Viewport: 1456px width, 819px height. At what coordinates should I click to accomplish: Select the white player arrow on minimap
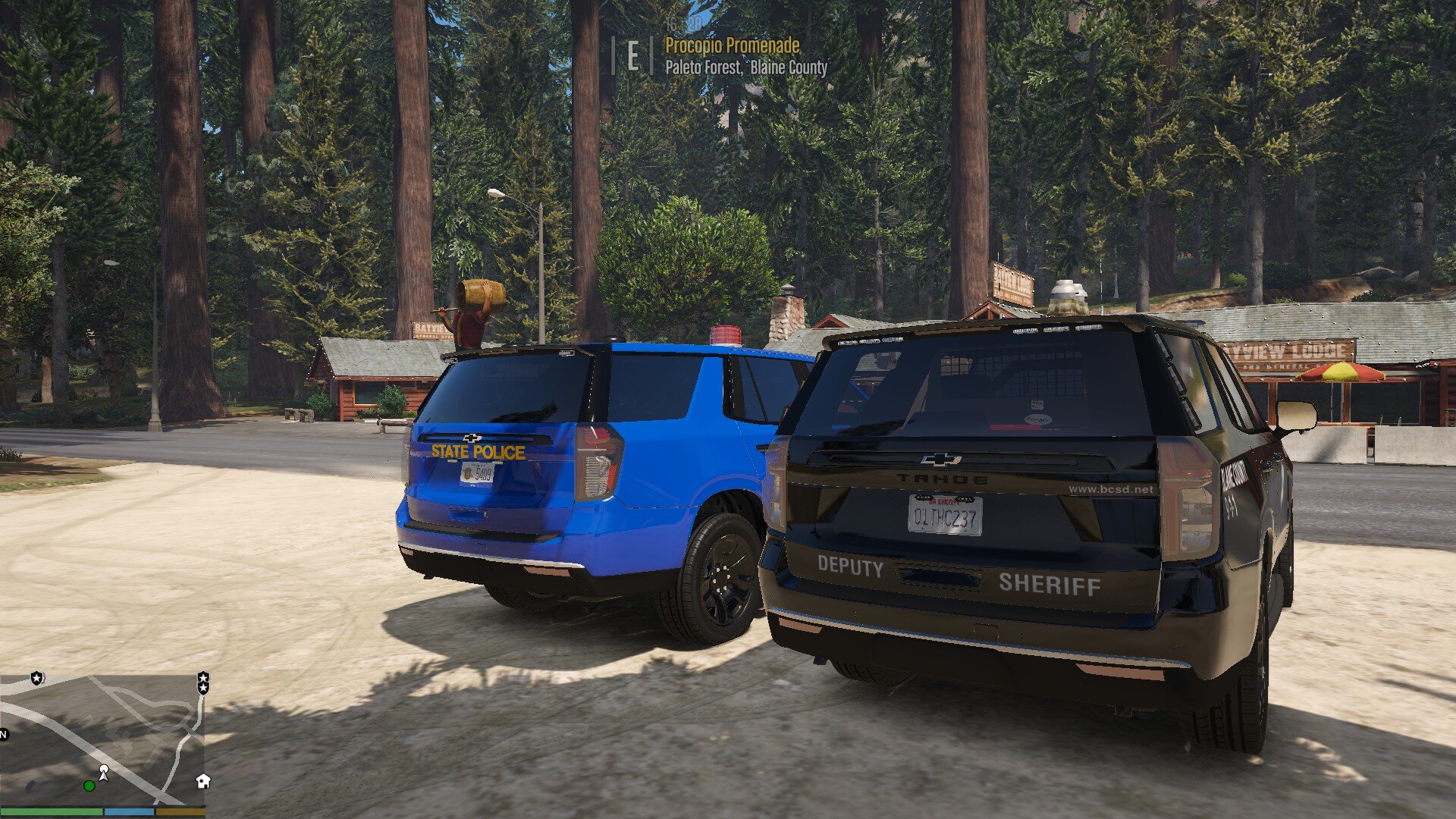104,772
